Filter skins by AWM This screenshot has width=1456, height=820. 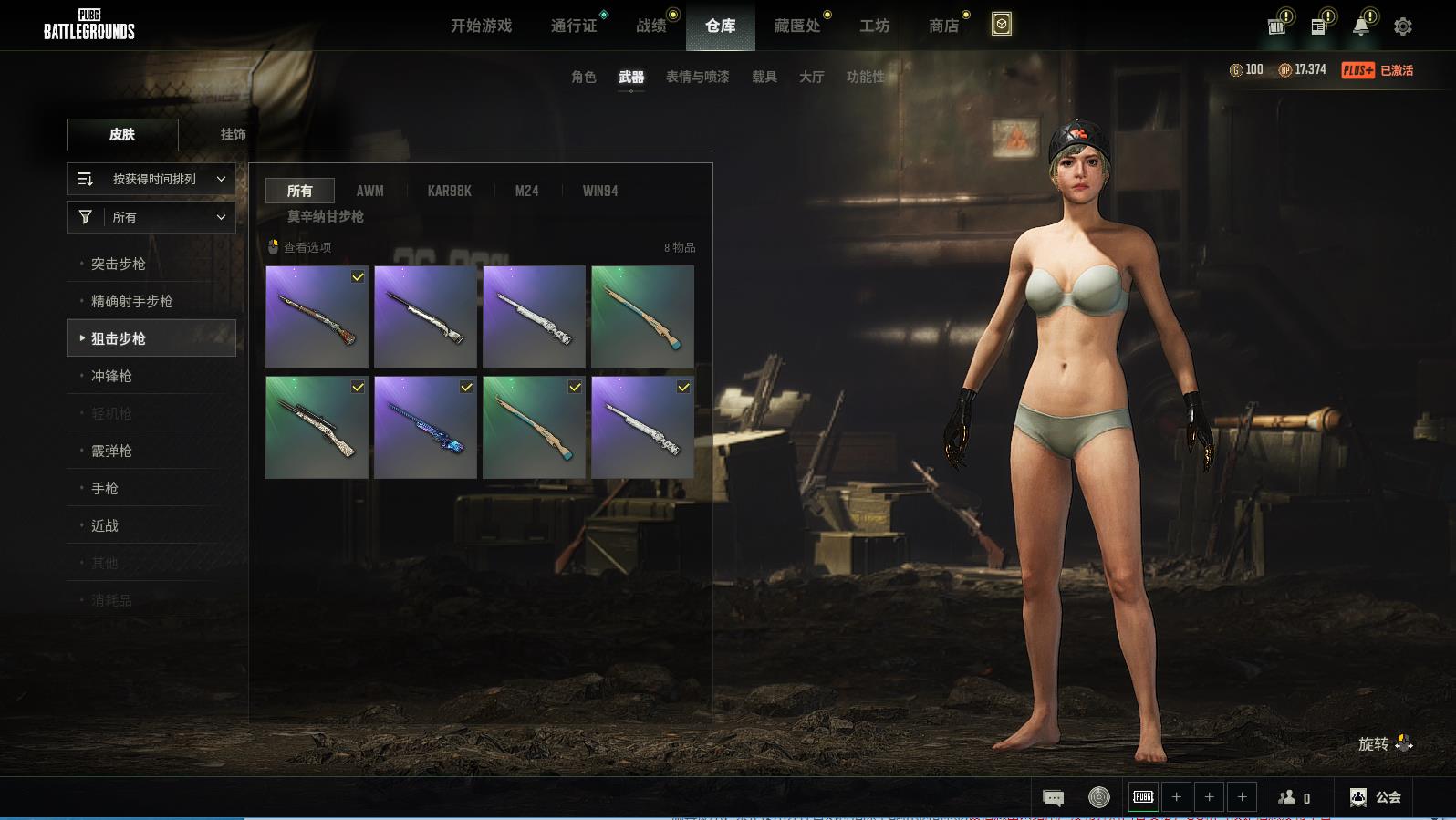pos(369,191)
